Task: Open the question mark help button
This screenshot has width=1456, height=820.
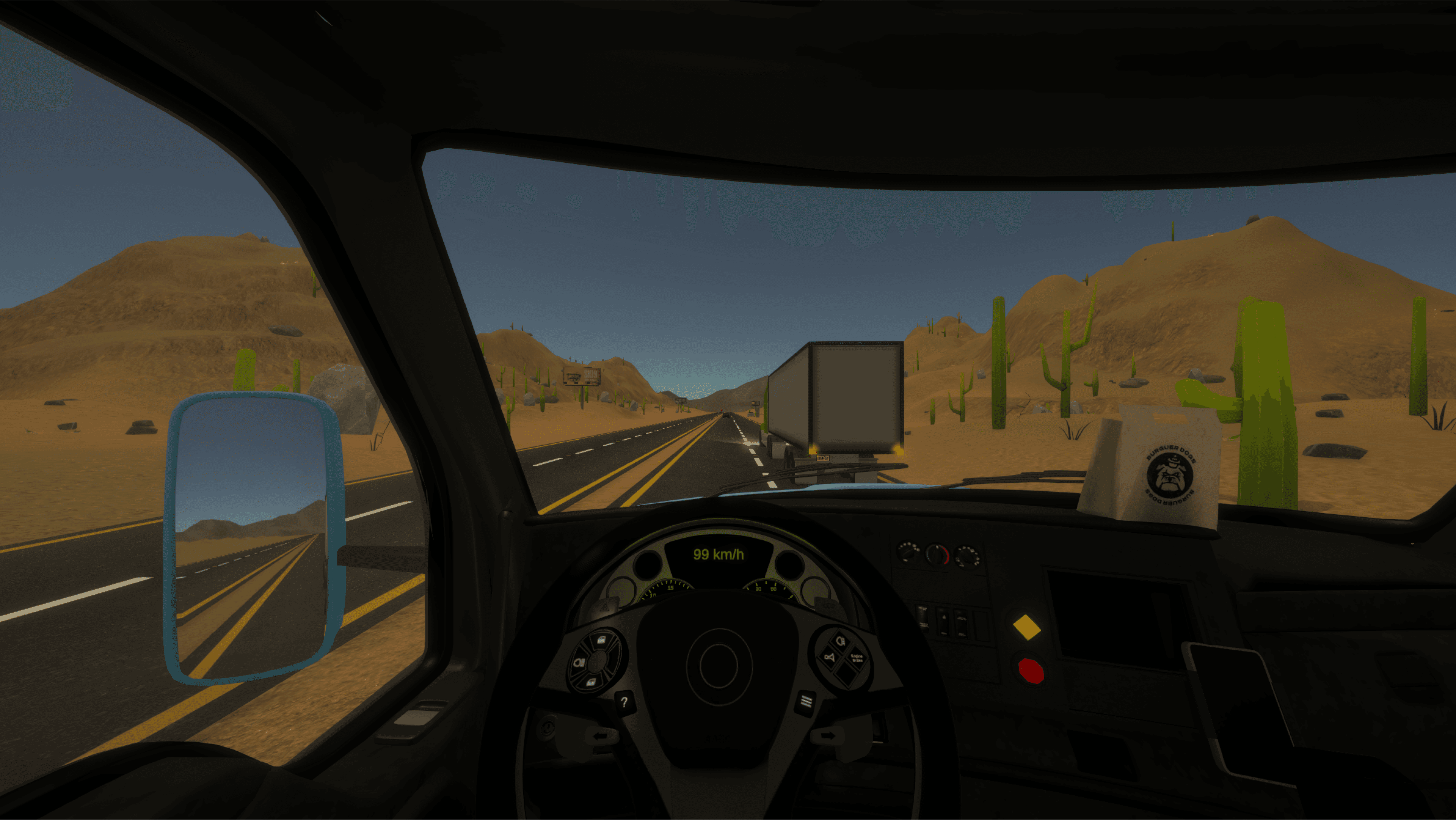Action: (x=624, y=702)
